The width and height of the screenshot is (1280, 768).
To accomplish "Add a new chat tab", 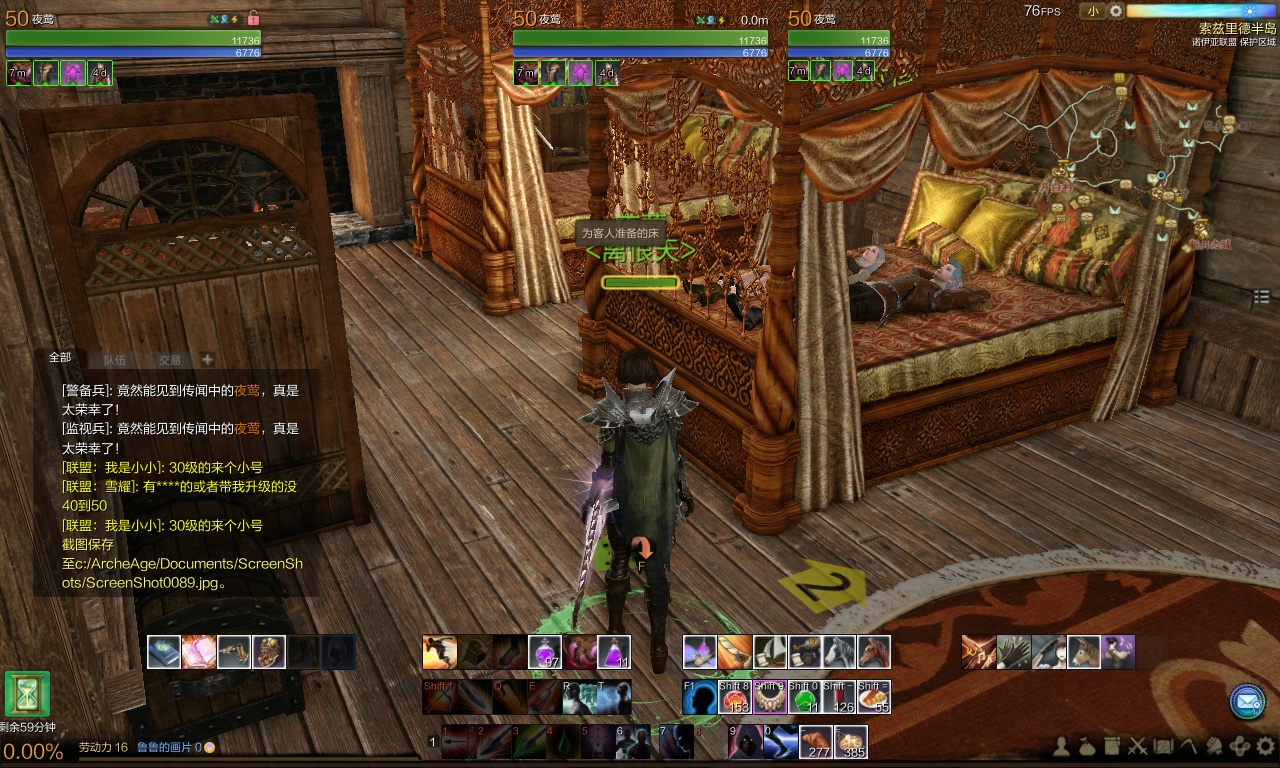I will pos(207,360).
